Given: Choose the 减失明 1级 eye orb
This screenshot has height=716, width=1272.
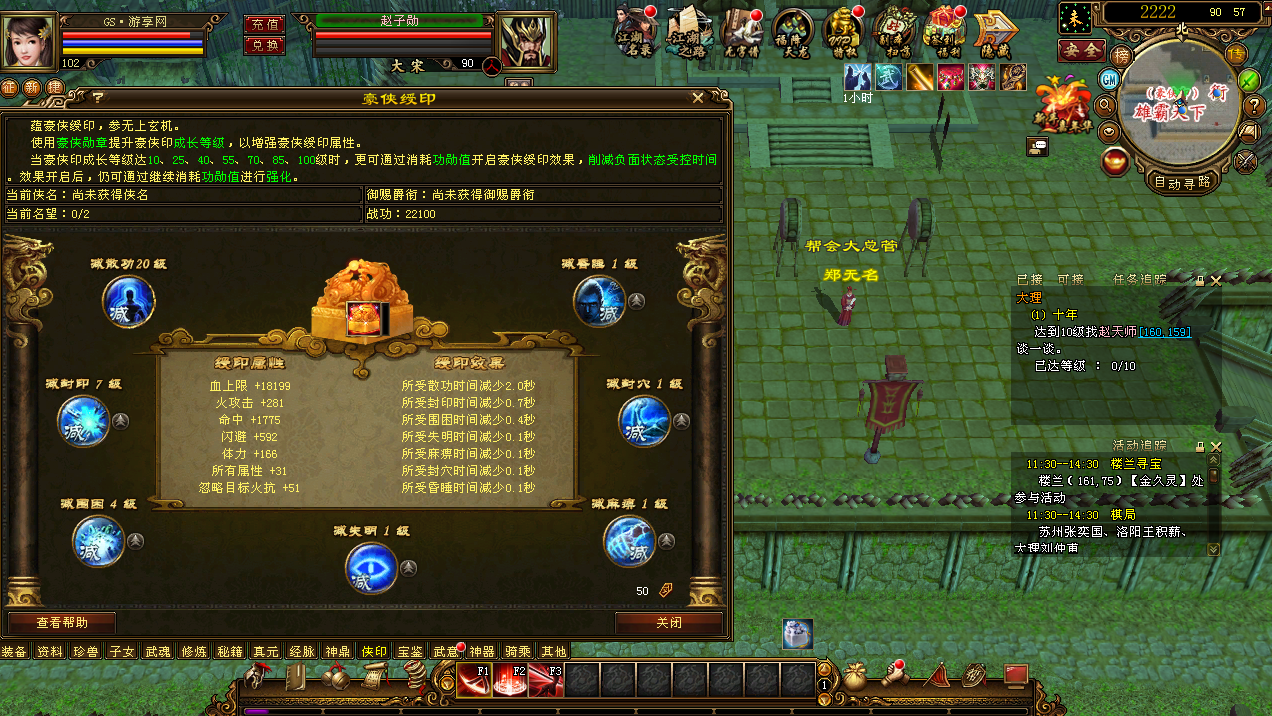Looking at the screenshot, I should coord(371,568).
